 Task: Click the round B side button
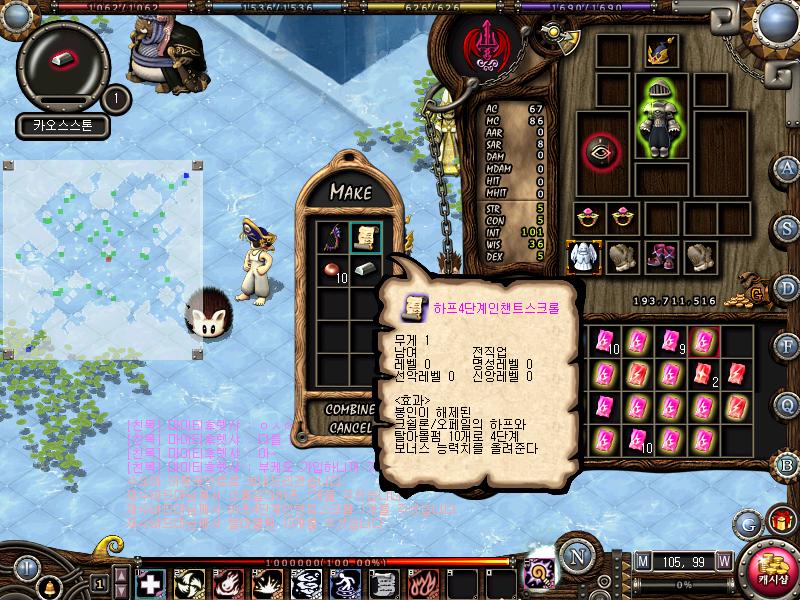[x=787, y=464]
